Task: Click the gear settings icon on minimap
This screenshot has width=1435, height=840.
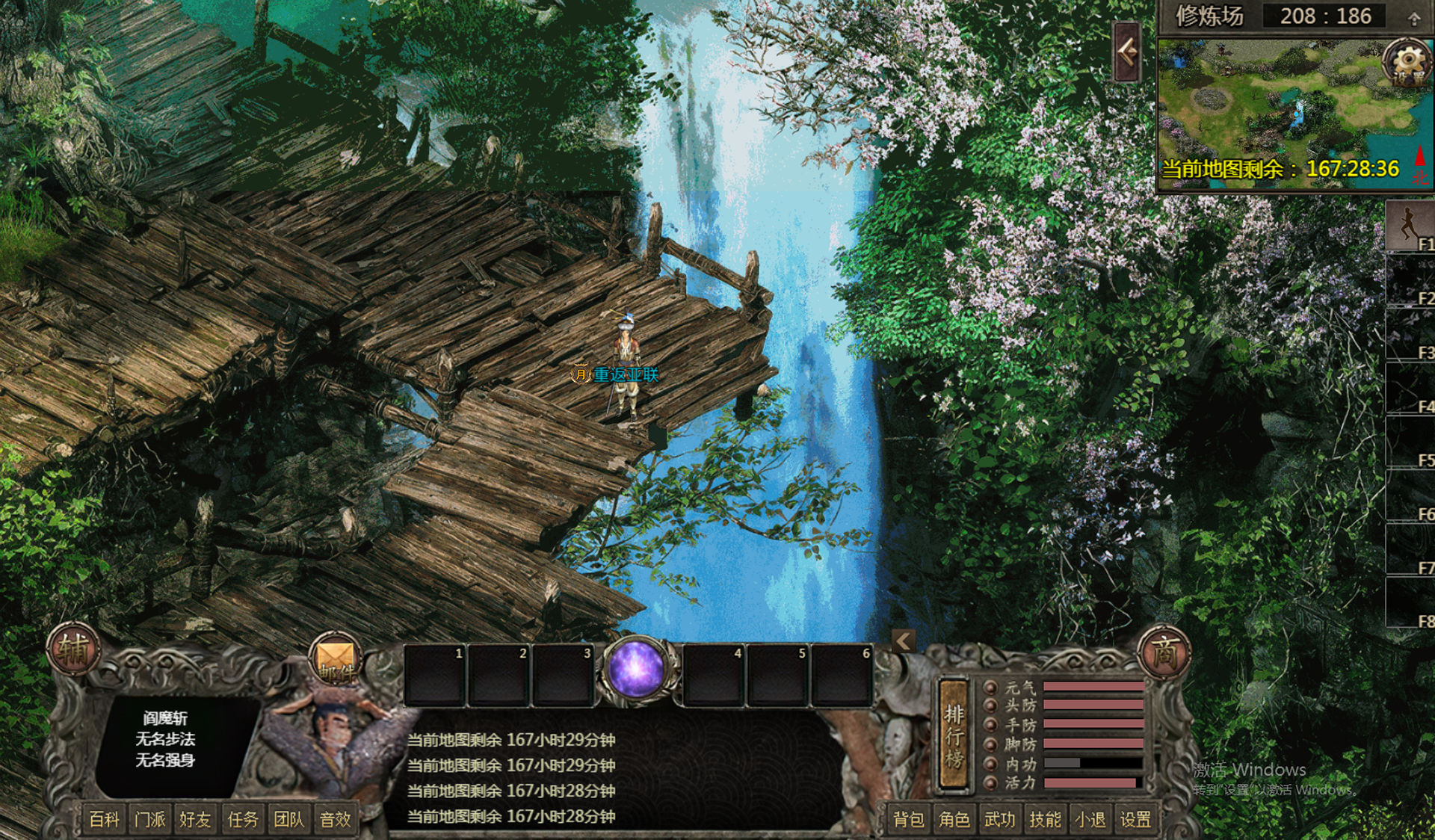Action: [x=1407, y=61]
